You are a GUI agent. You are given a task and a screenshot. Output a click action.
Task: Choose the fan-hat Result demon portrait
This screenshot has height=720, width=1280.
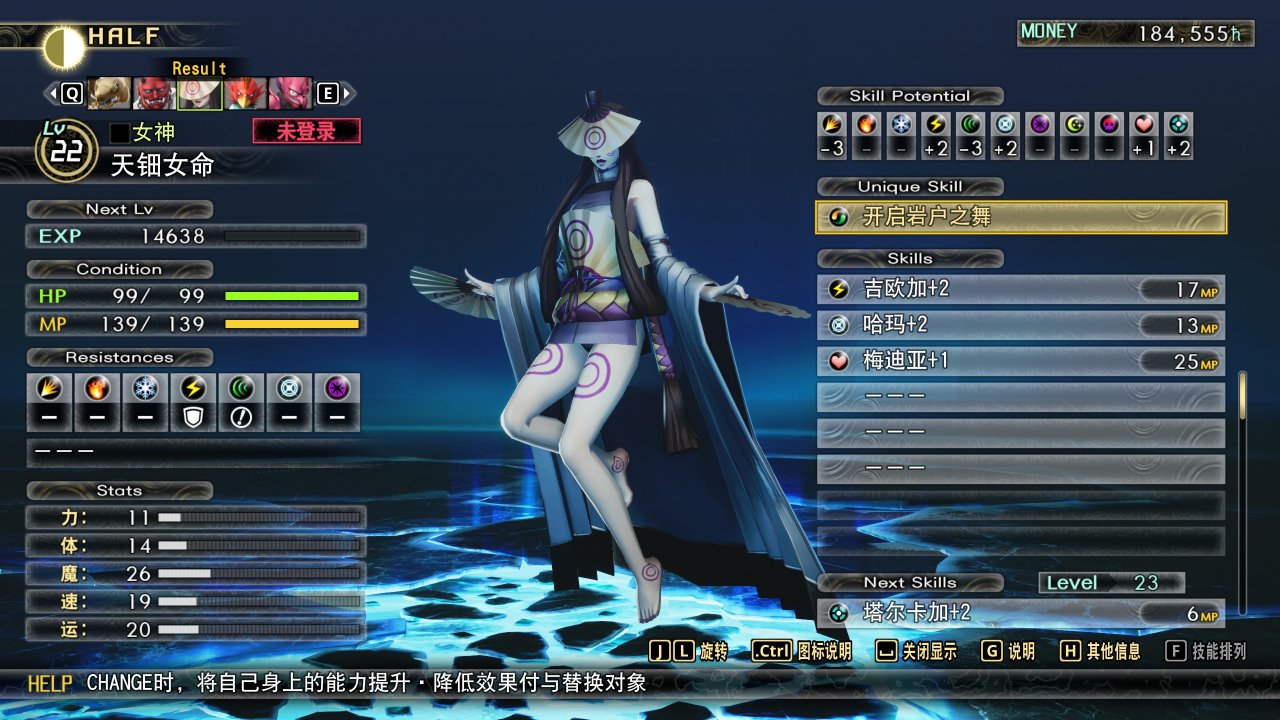tap(199, 94)
